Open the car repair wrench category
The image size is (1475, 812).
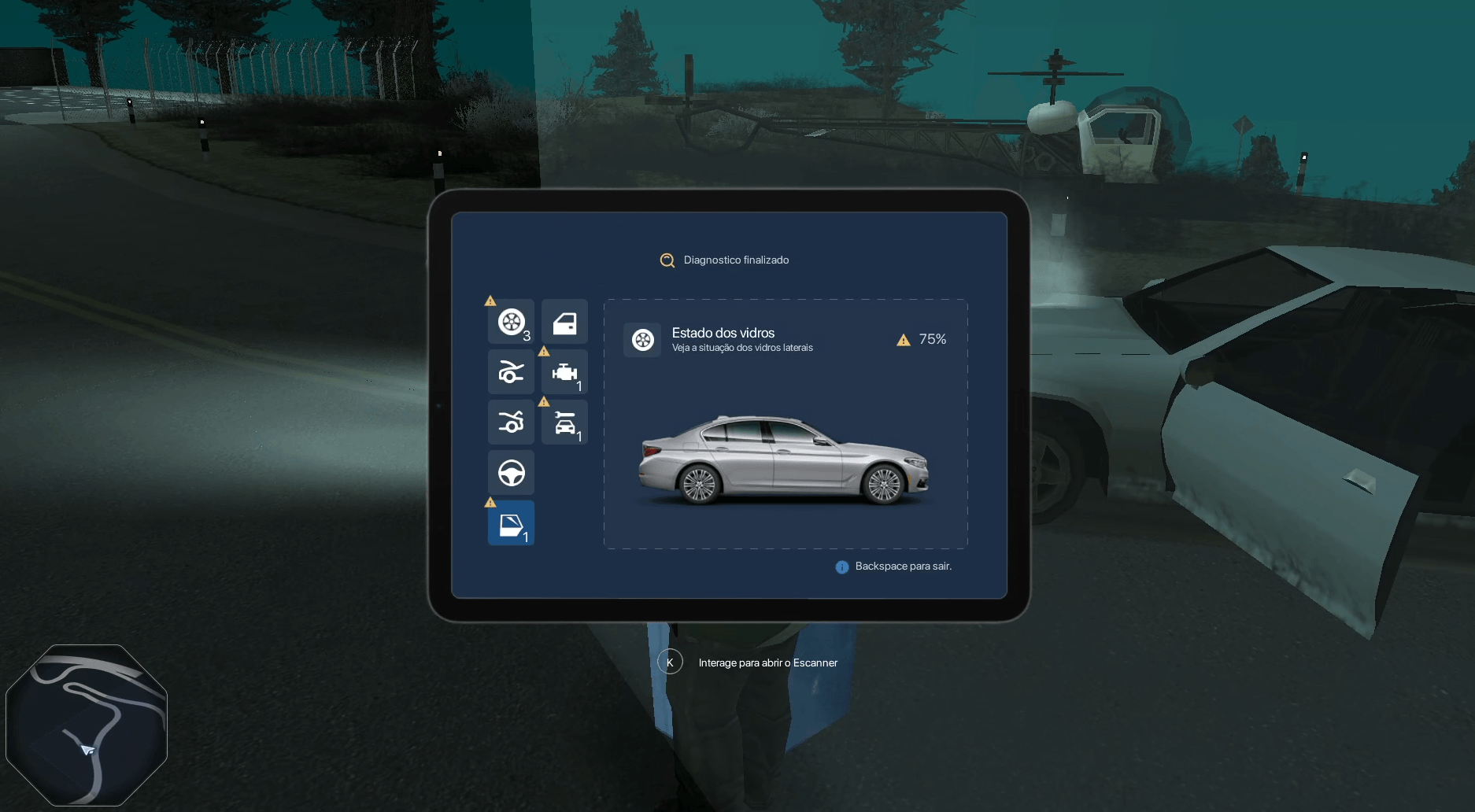click(564, 423)
